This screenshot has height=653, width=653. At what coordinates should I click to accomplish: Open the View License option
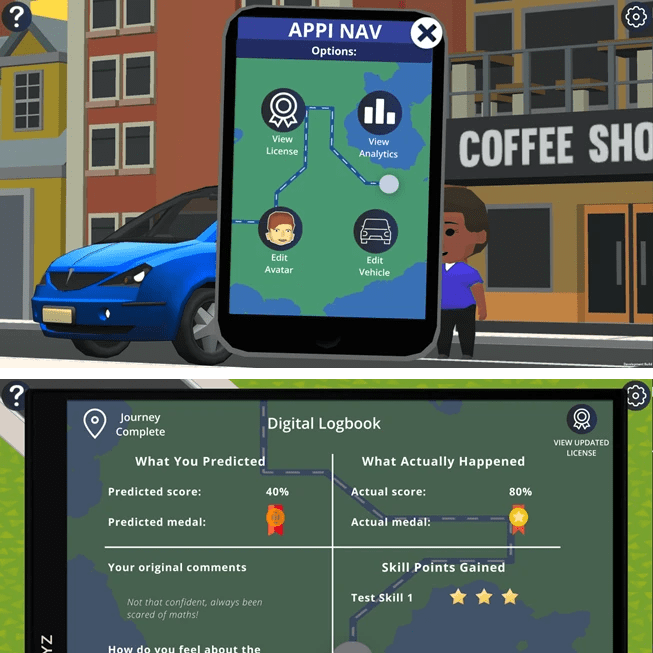tap(282, 111)
